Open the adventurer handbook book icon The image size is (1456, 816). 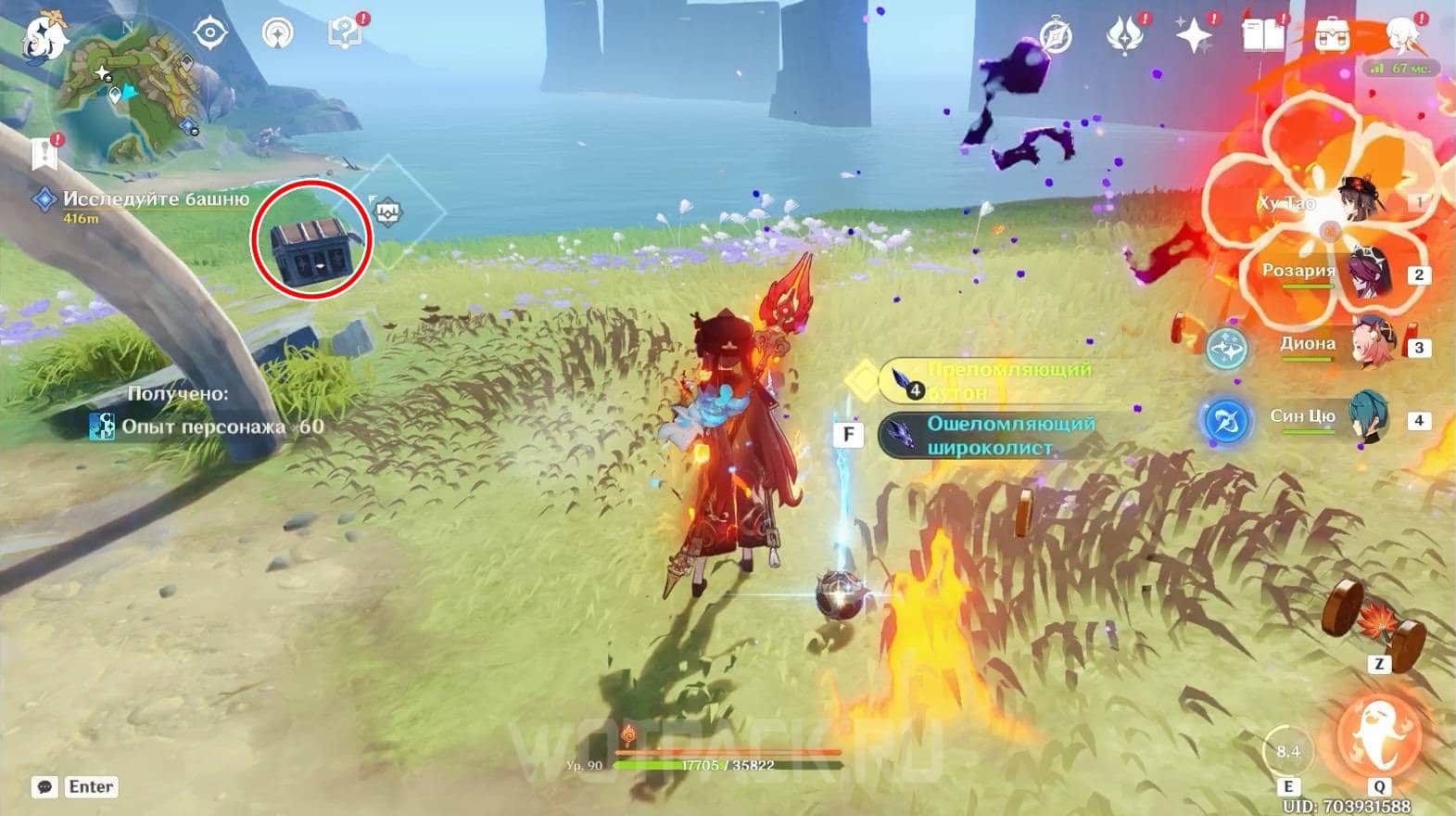(x=1262, y=37)
